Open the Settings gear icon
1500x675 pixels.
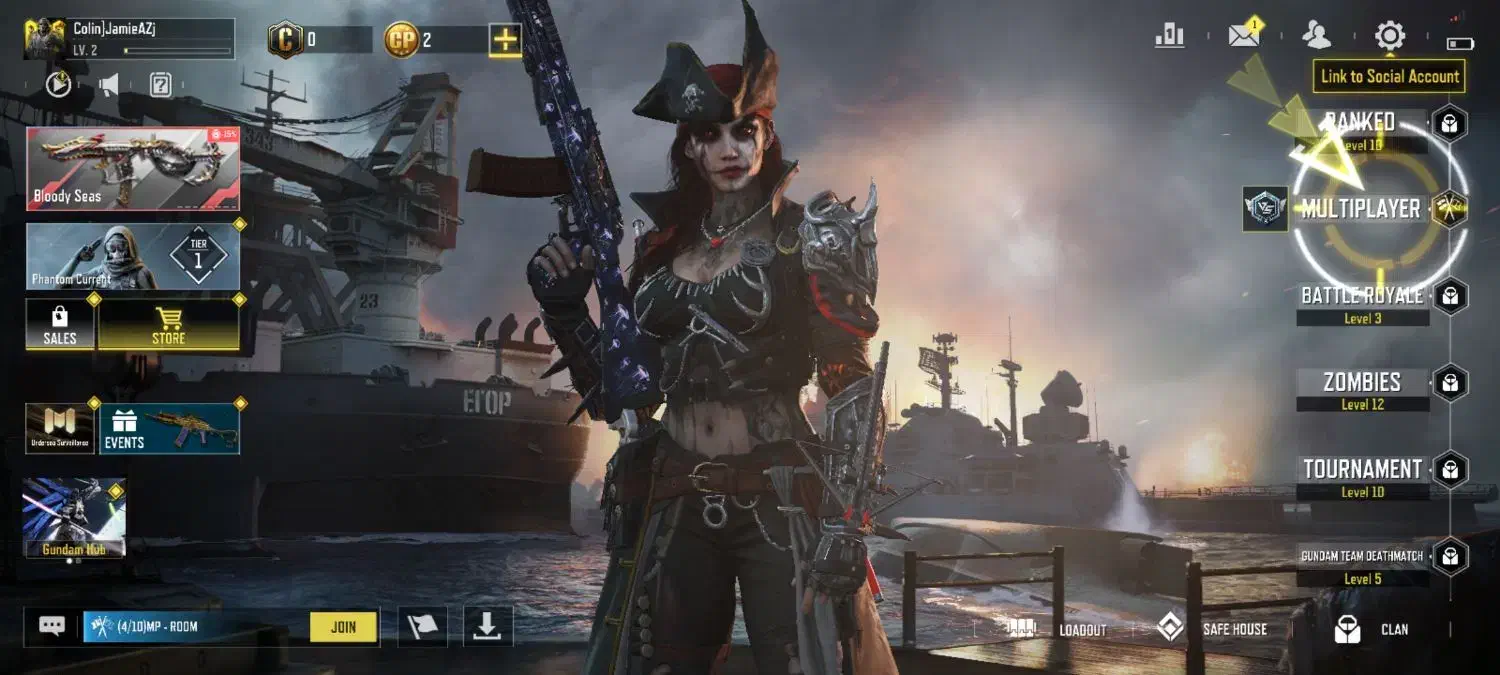coord(1389,37)
